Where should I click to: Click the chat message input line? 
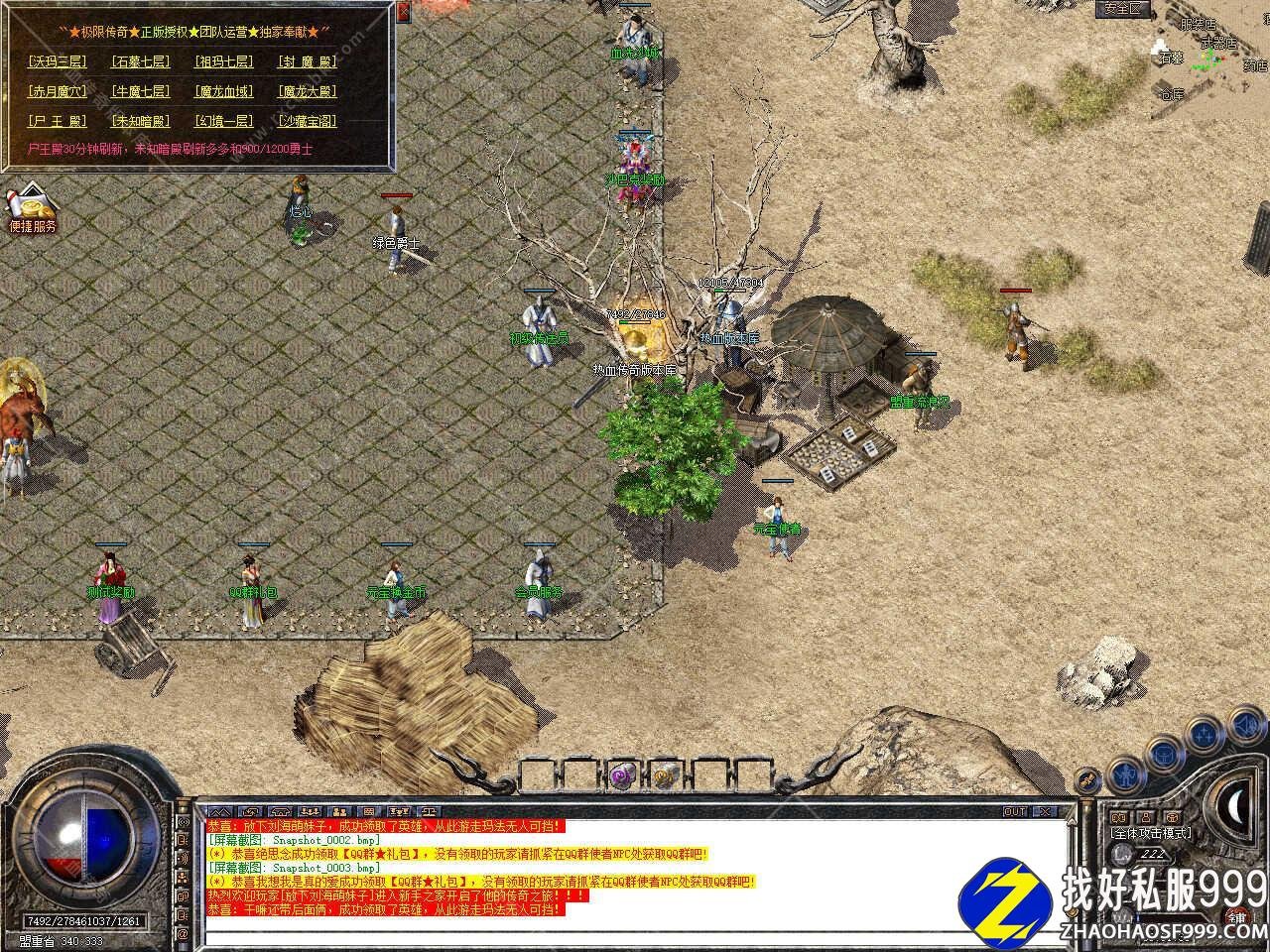point(635,935)
